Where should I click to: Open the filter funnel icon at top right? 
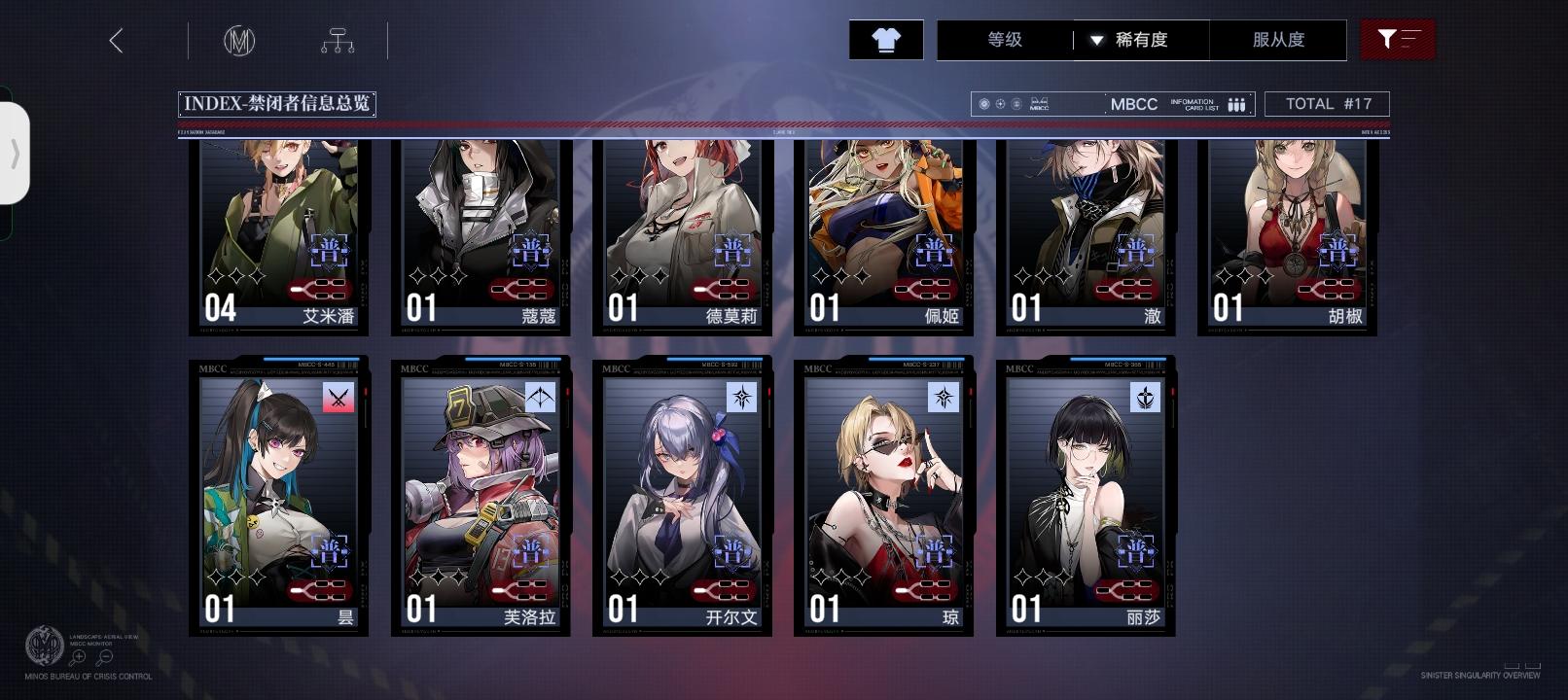[1399, 40]
